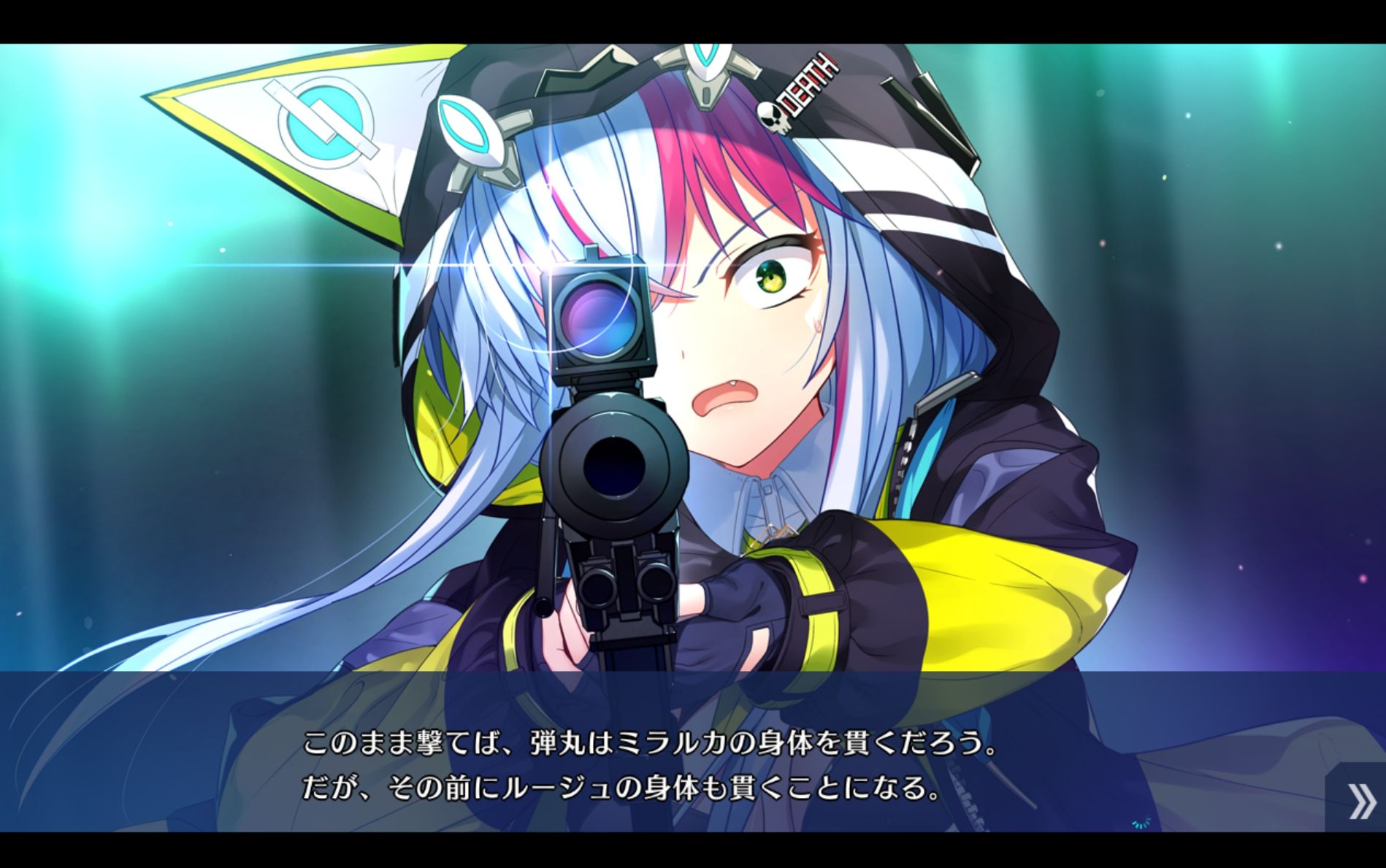Click the DEATH skull hairpin icon
Screen dimensions: 1386x868
[796, 95]
